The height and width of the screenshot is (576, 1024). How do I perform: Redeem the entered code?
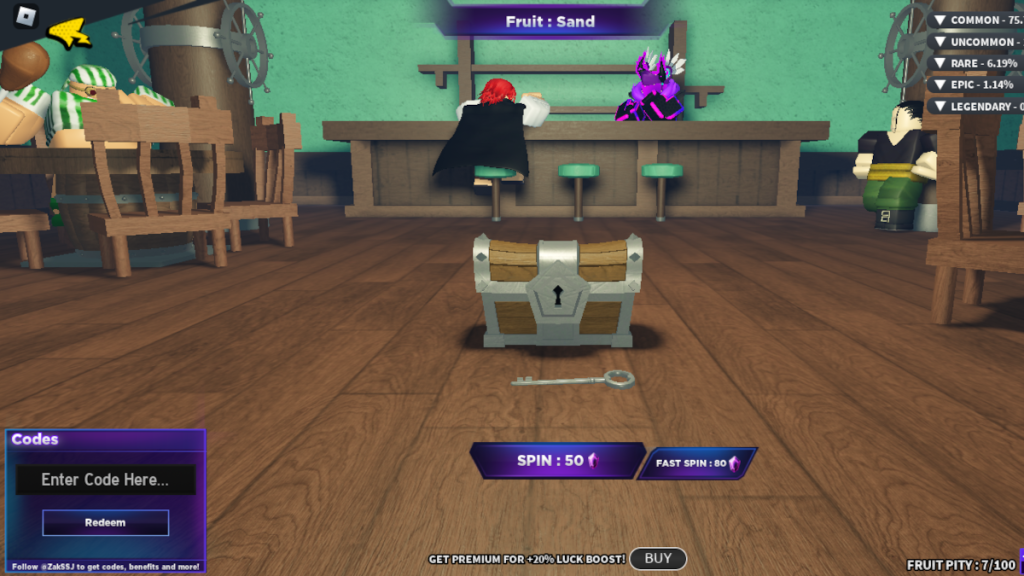coord(105,522)
